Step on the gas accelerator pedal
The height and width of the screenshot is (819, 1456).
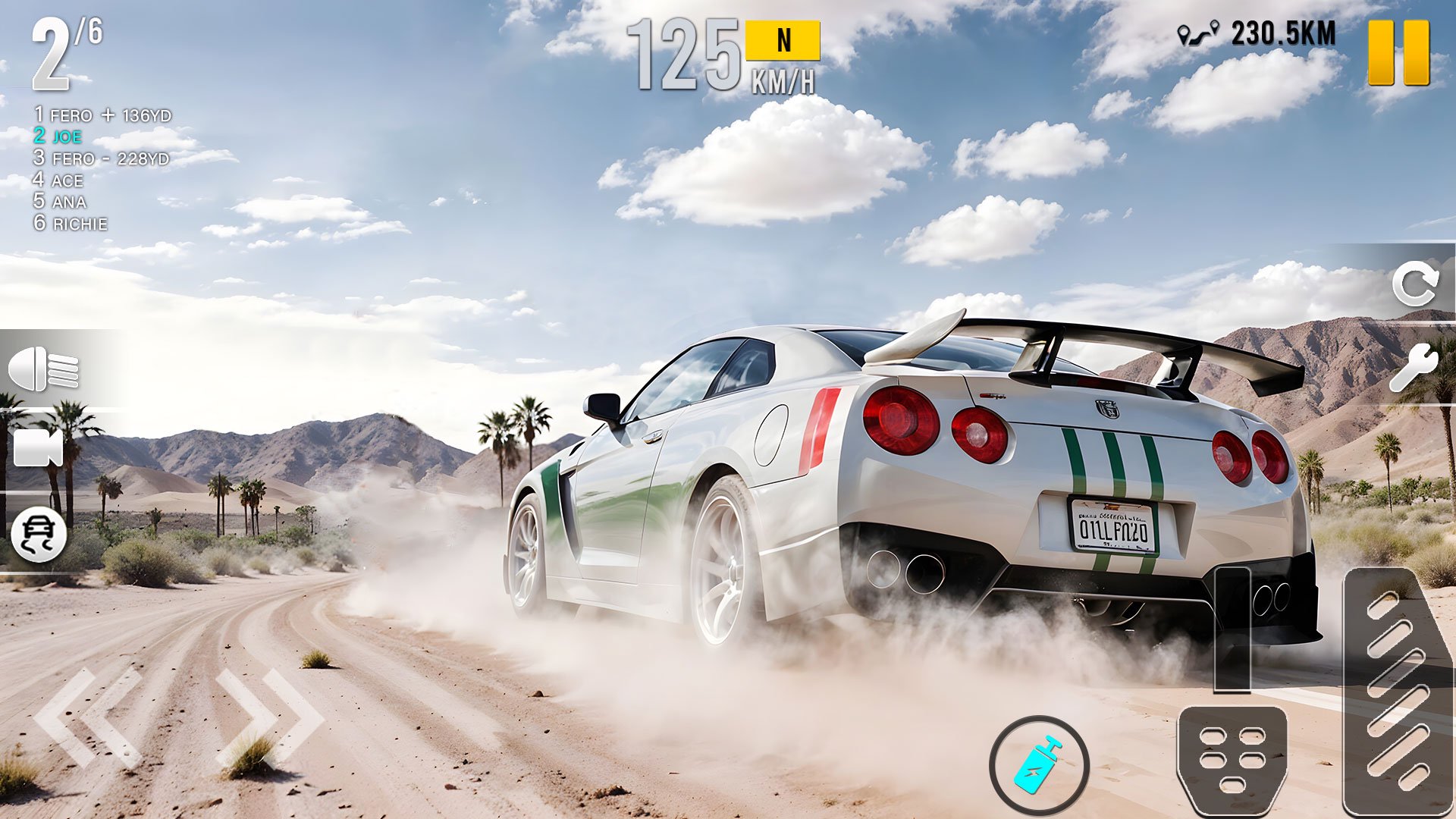1396,690
